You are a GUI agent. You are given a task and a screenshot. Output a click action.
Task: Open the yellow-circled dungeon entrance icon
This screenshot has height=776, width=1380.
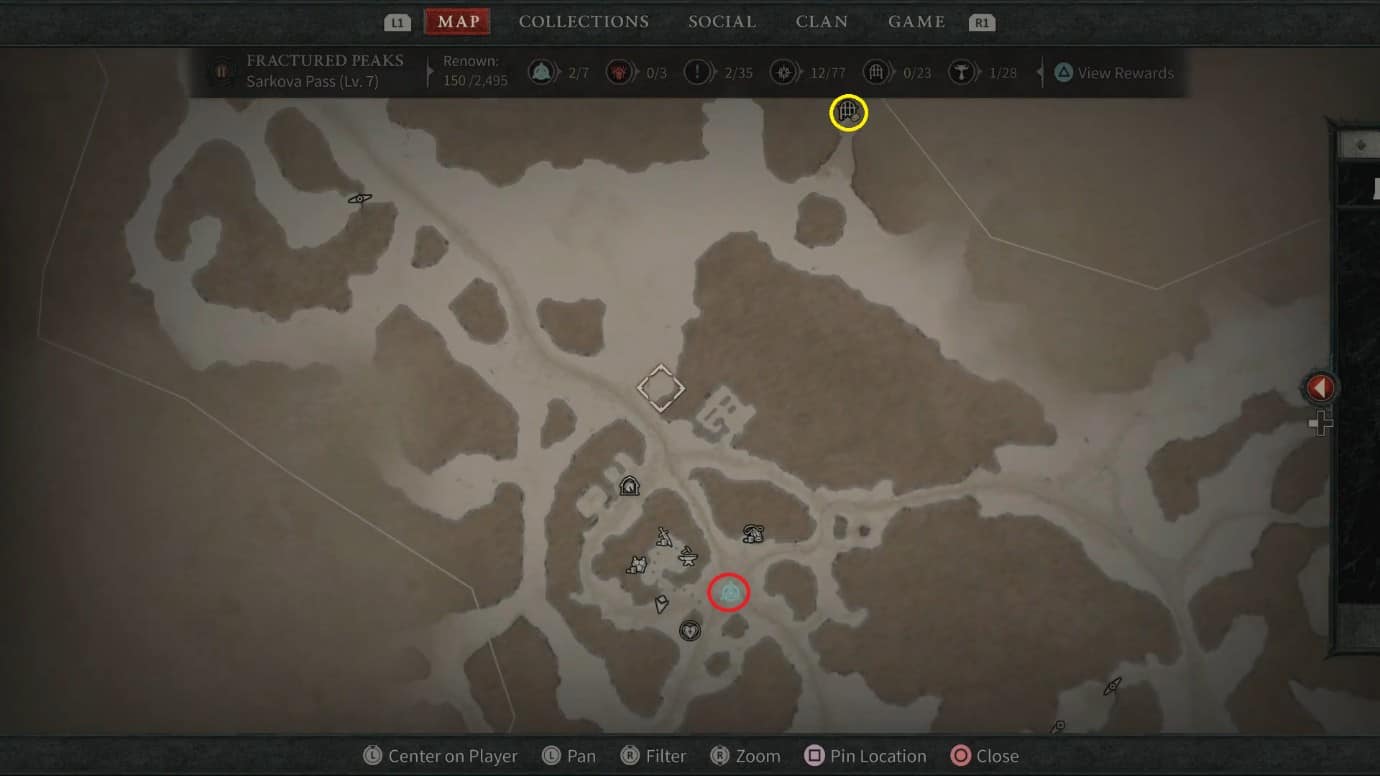pyautogui.click(x=846, y=113)
